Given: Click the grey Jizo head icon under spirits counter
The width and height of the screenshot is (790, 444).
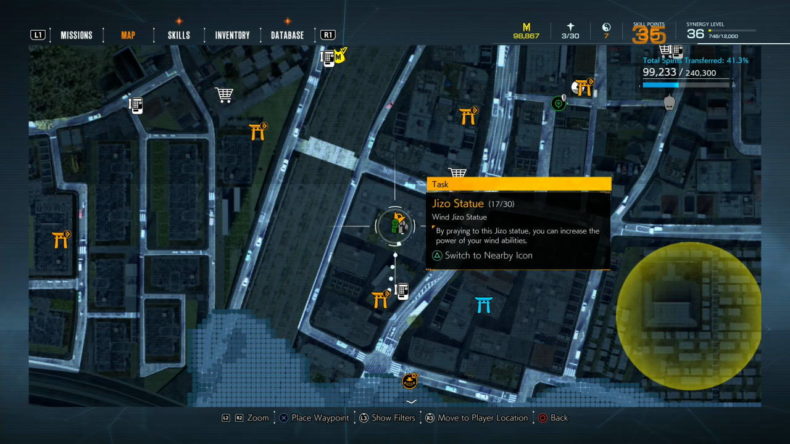Looking at the screenshot, I should click(x=669, y=100).
